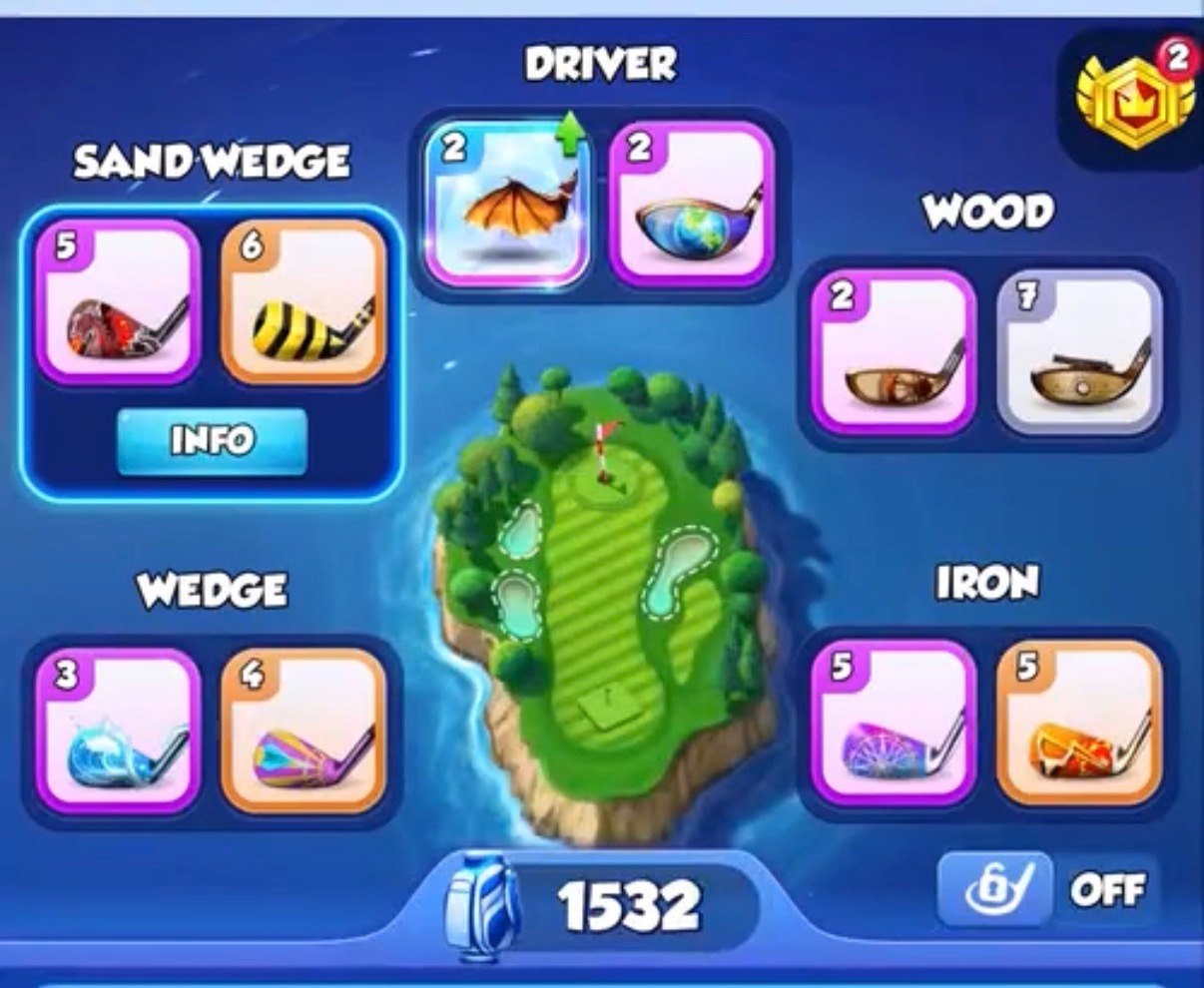Pick the globe Earth driver card
This screenshot has width=1204, height=988.
tap(692, 205)
